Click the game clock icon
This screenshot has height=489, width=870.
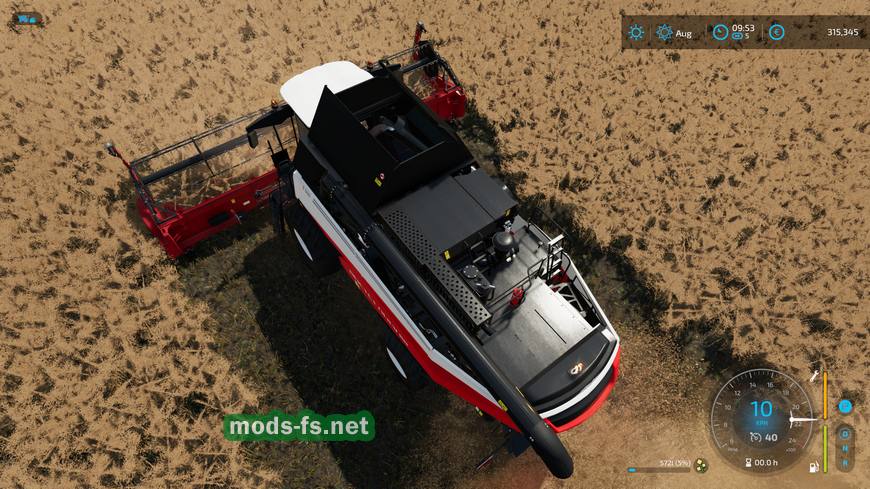click(x=720, y=32)
